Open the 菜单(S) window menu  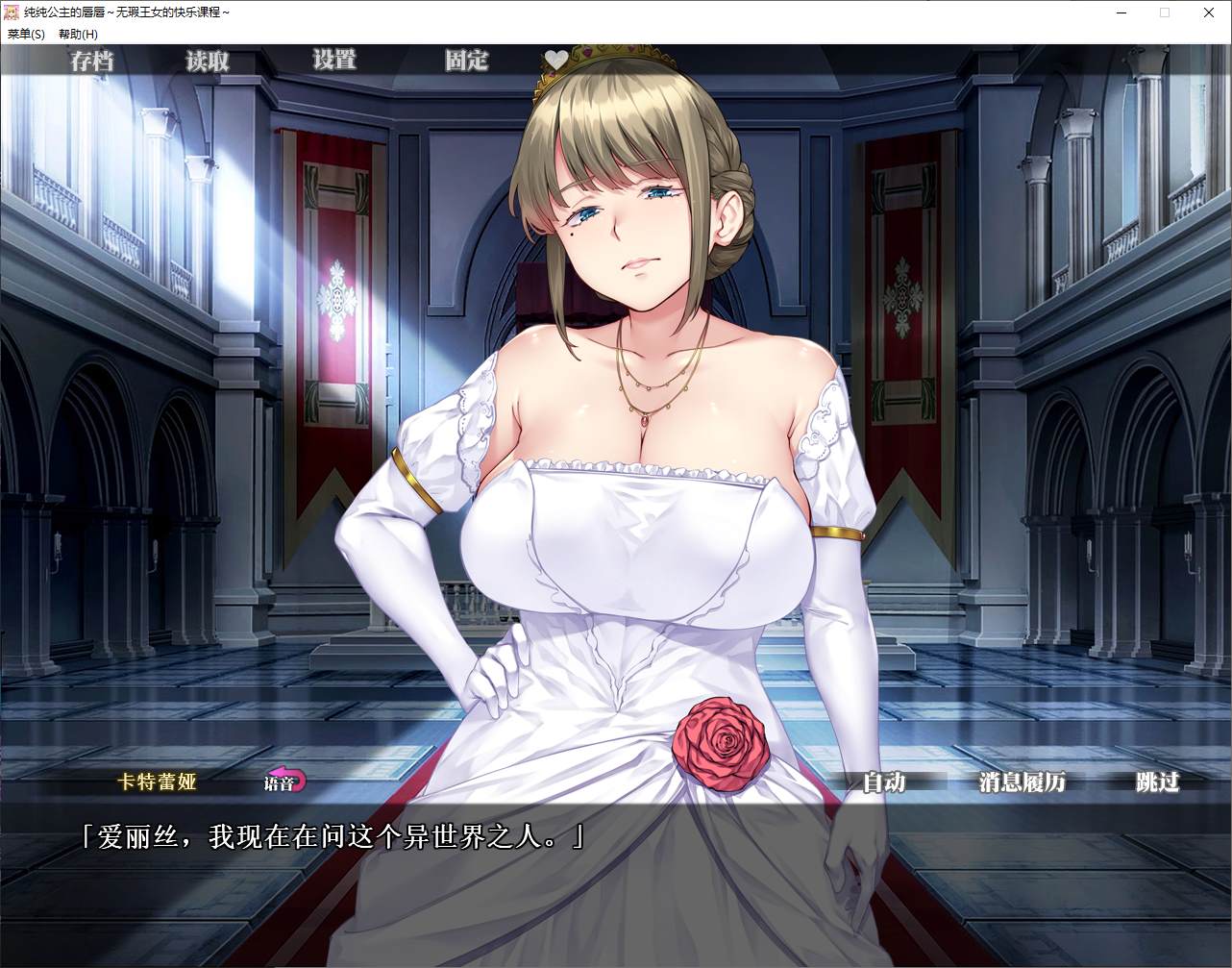coord(26,34)
